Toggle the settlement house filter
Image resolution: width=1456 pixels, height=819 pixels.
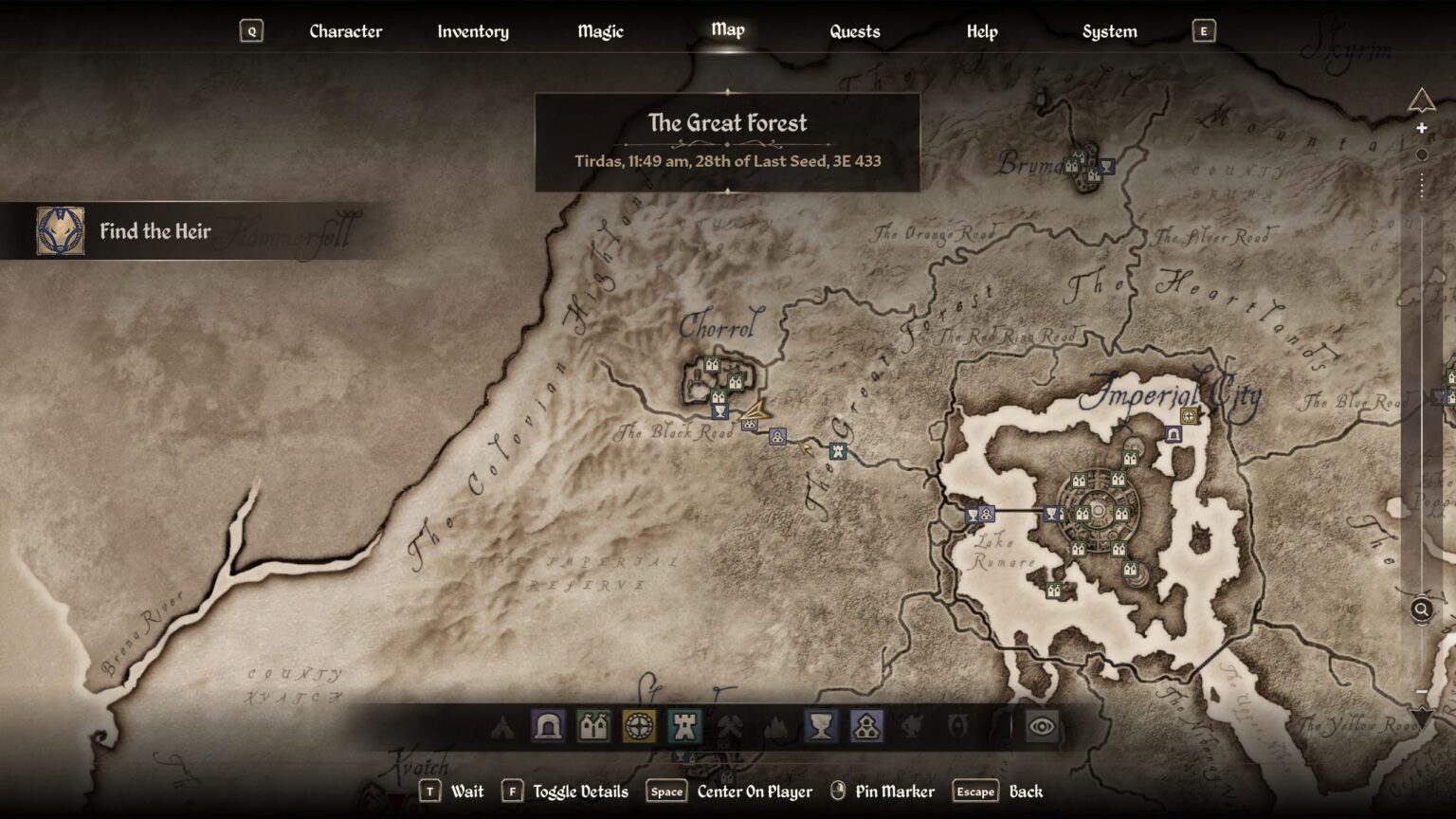pyautogui.click(x=868, y=727)
